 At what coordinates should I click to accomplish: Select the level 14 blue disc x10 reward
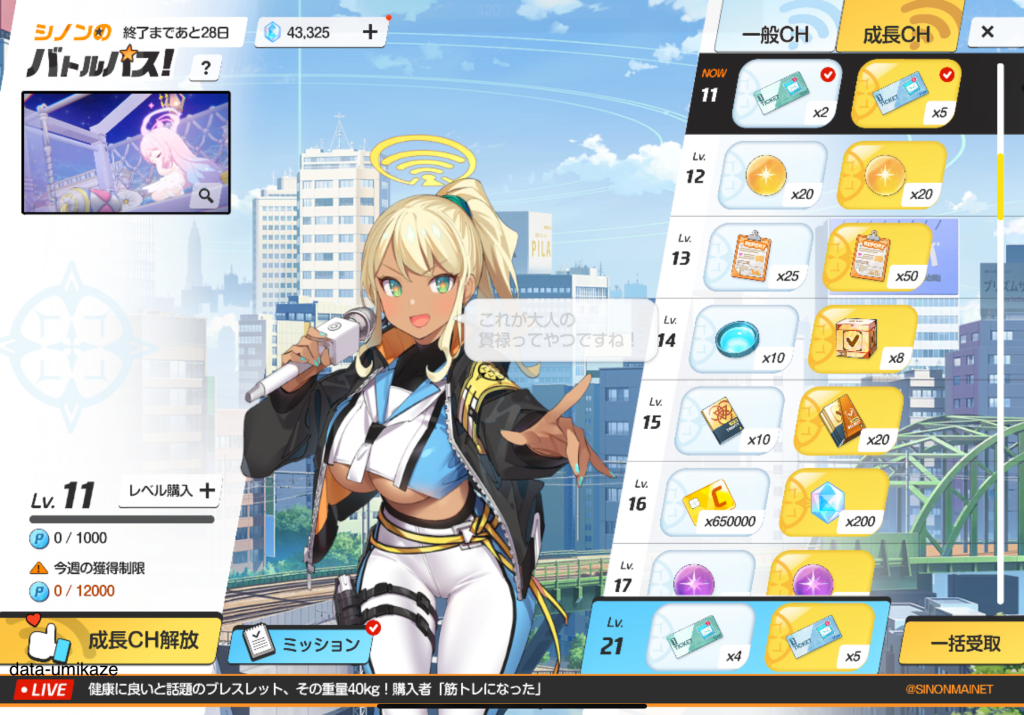[x=743, y=338]
